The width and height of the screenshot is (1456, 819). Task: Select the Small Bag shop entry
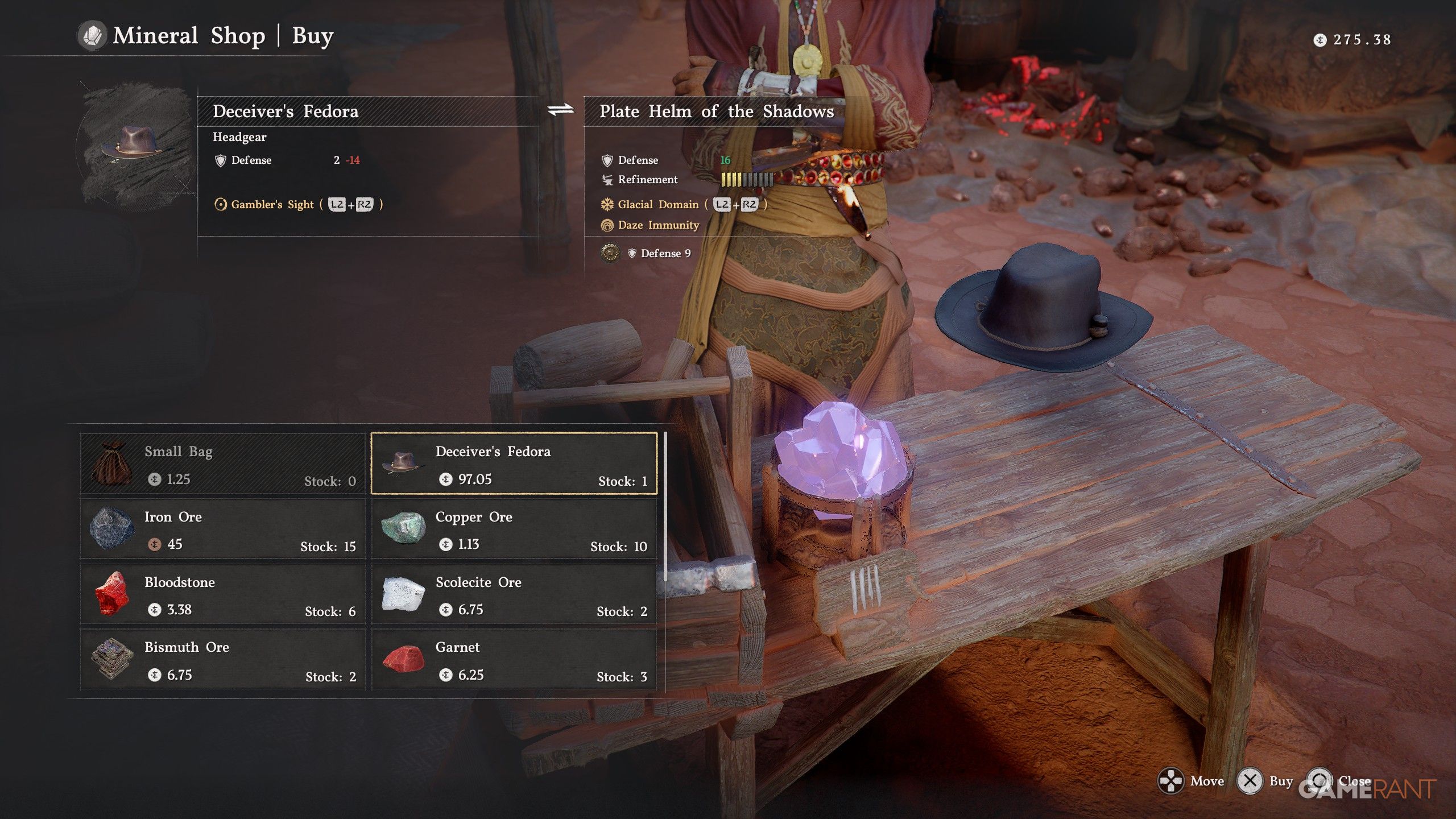pyautogui.click(x=222, y=464)
